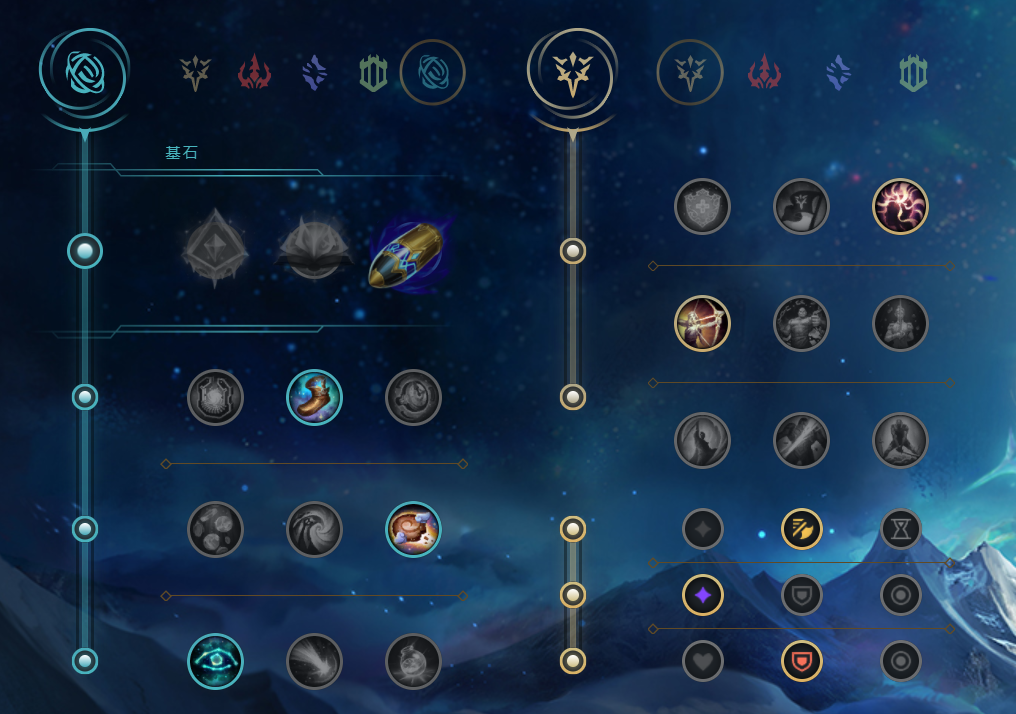This screenshot has height=714, width=1016.
Task: Select the red-orange shield stat shard
Action: coord(801,661)
